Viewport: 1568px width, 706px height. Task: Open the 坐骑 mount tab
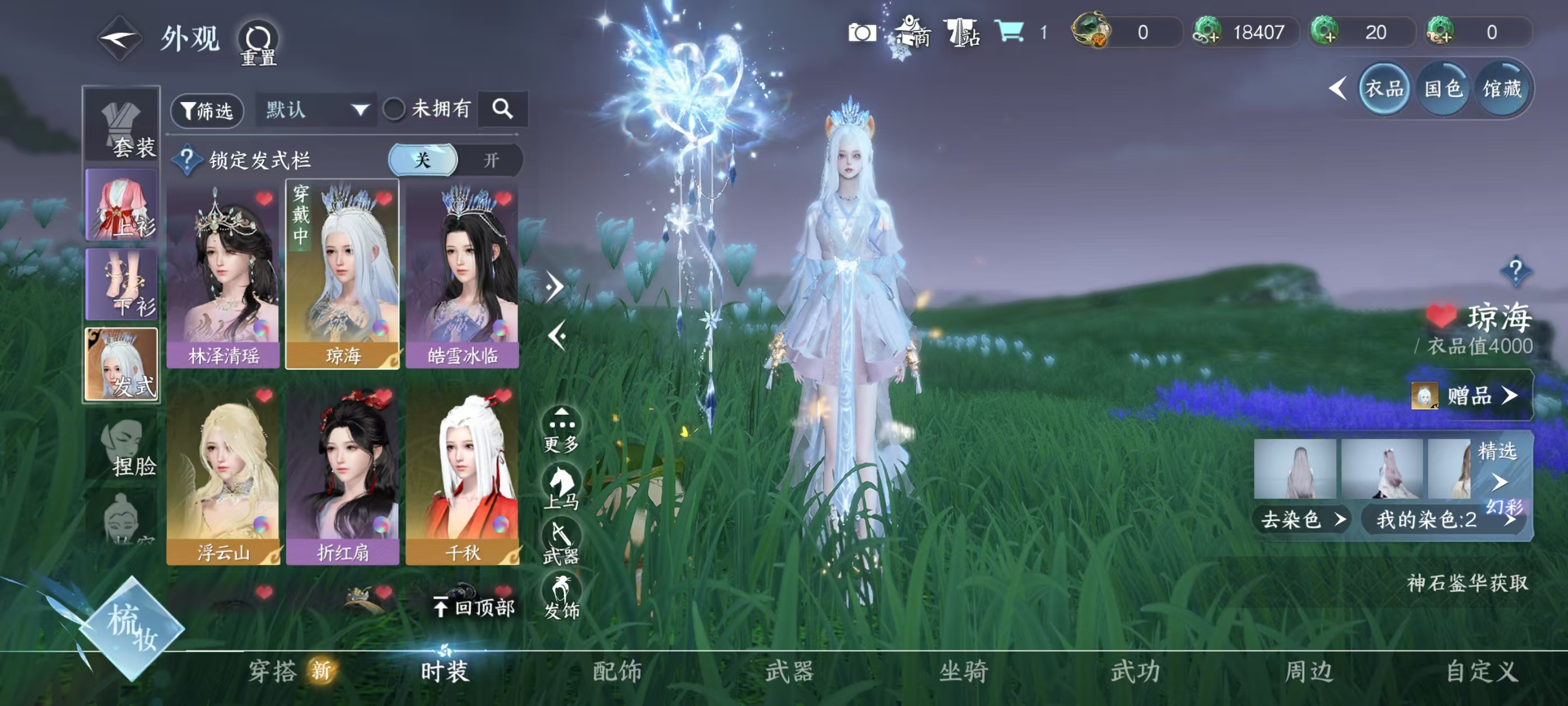point(963,672)
